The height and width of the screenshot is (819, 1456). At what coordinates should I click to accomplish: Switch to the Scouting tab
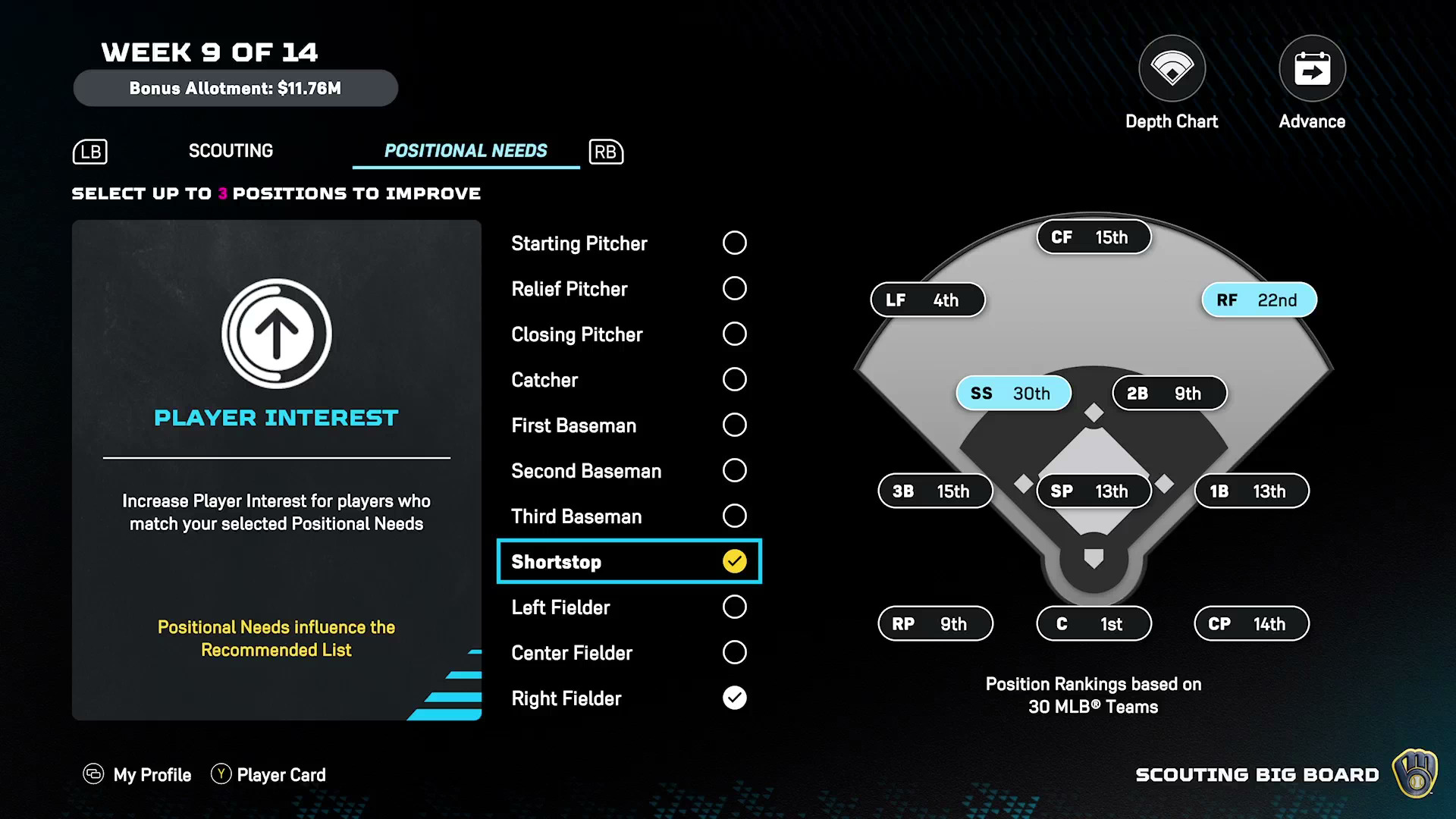pos(231,151)
